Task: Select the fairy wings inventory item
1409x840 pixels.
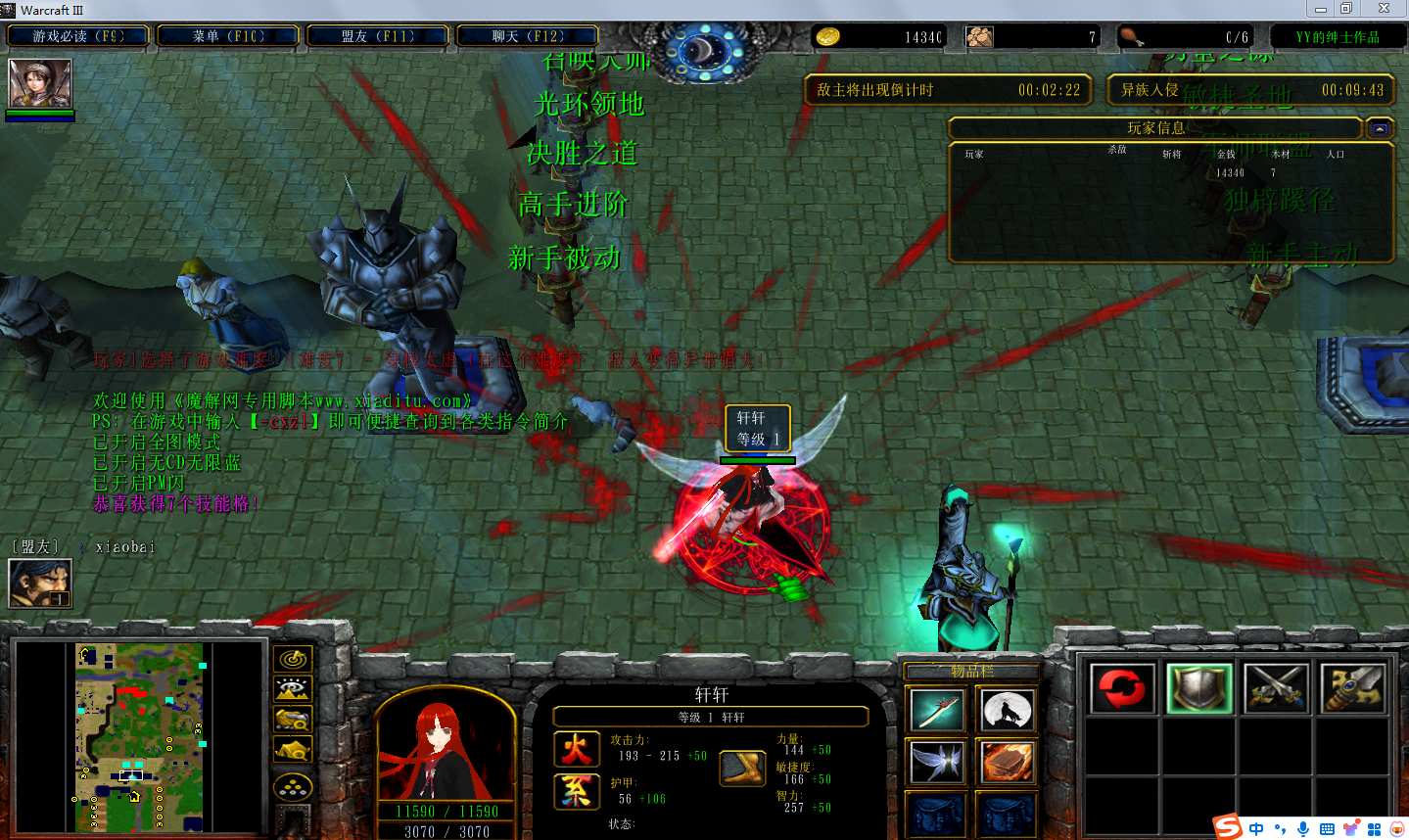Action: coord(937,762)
